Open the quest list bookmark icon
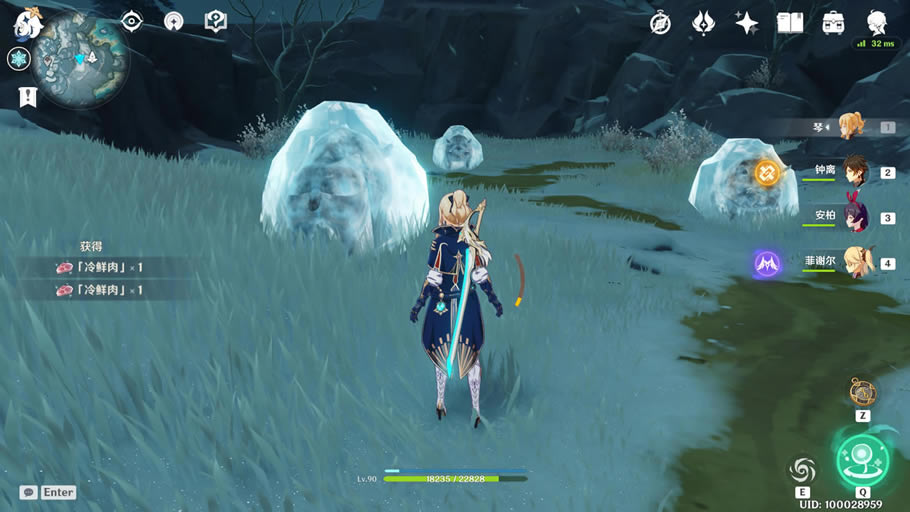The height and width of the screenshot is (512, 910). [27, 96]
